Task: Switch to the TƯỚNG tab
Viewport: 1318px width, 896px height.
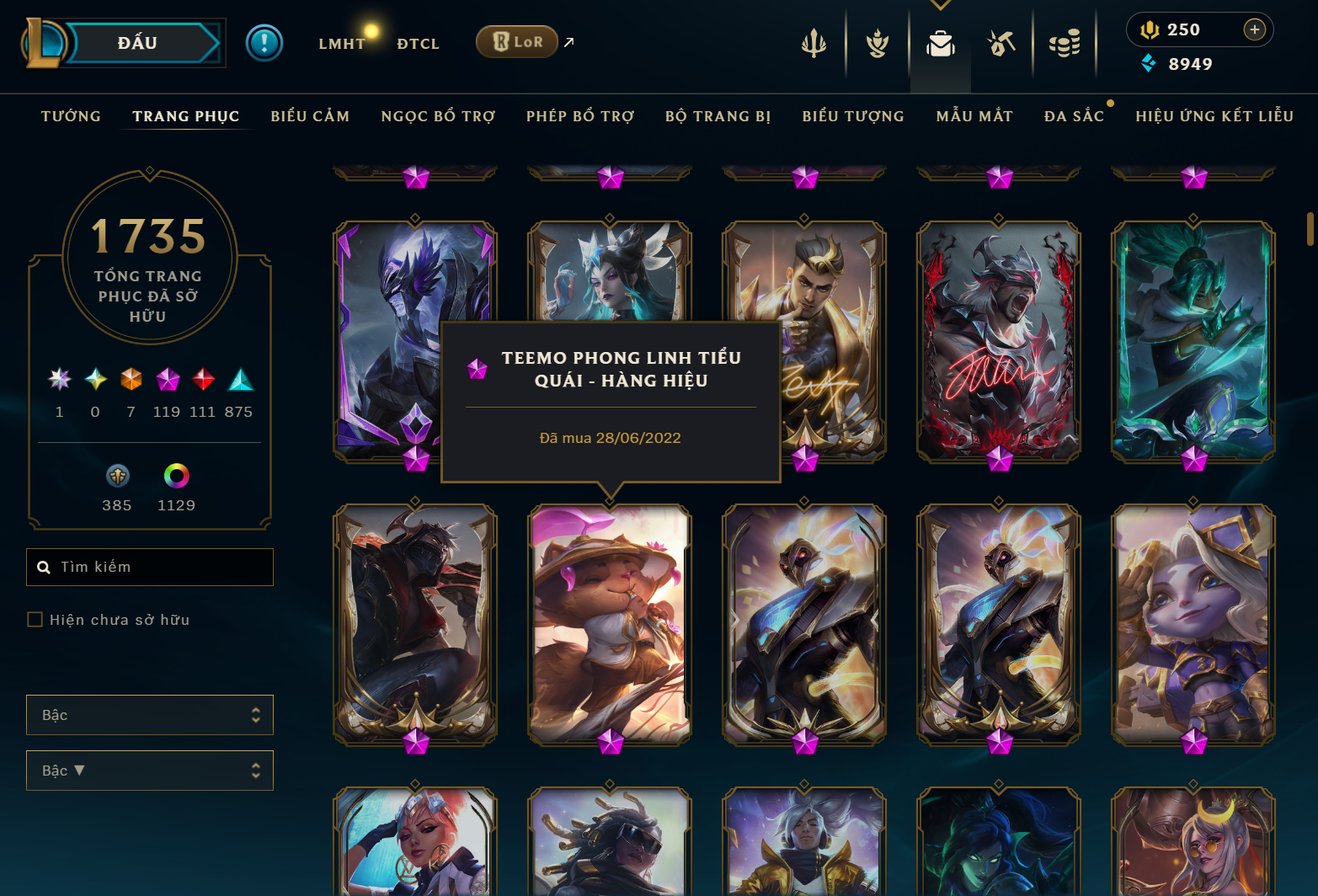Action: (71, 116)
